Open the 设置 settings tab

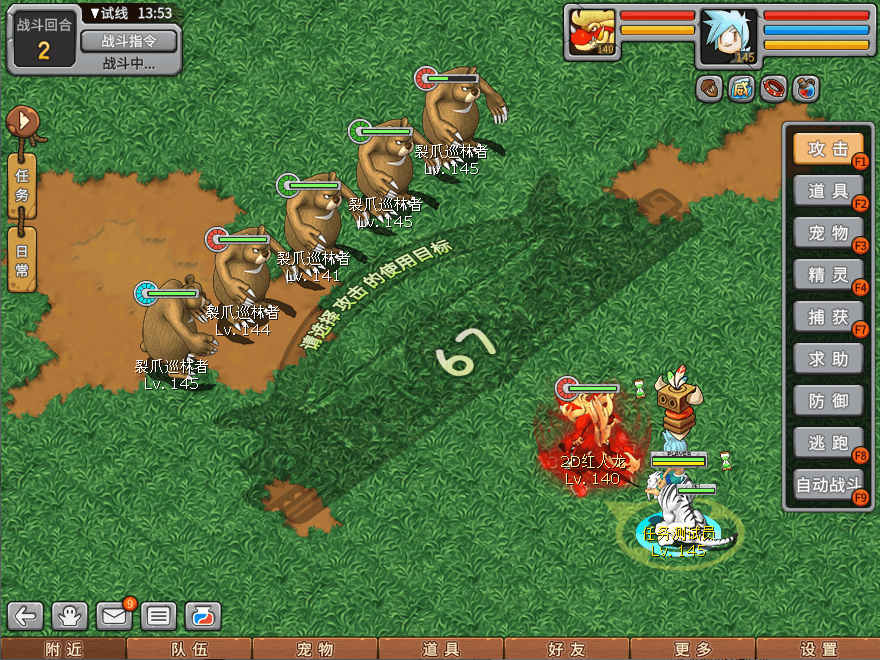pyautogui.click(x=818, y=649)
